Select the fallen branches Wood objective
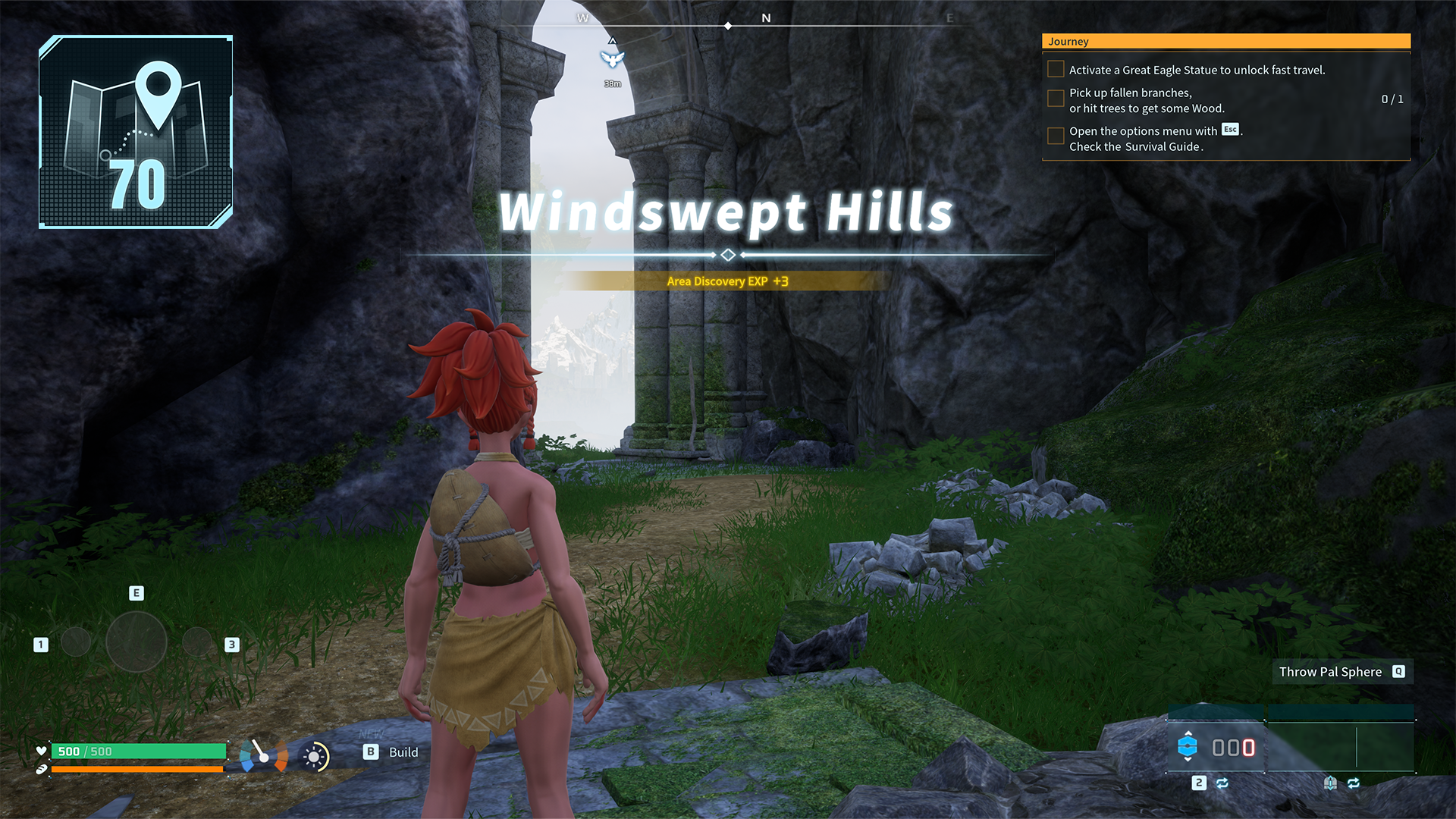The width and height of the screenshot is (1456, 819). coord(1145,100)
